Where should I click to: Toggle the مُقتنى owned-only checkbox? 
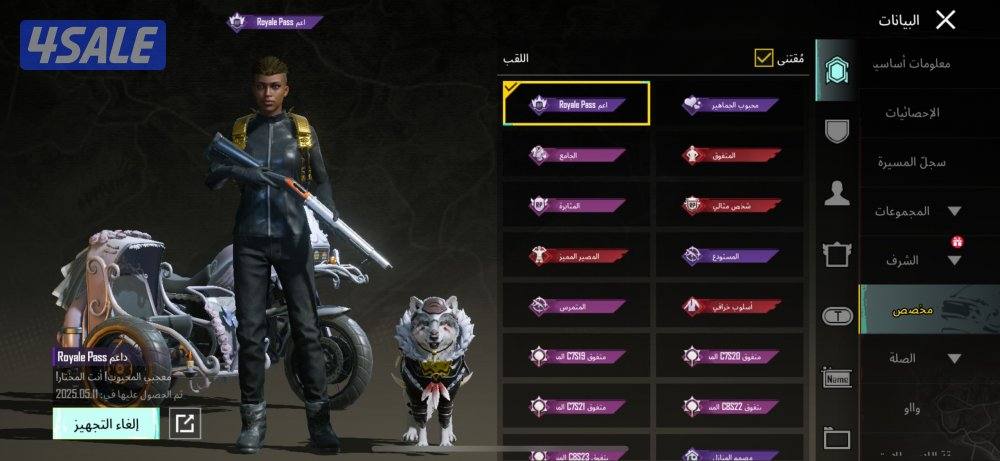[765, 58]
